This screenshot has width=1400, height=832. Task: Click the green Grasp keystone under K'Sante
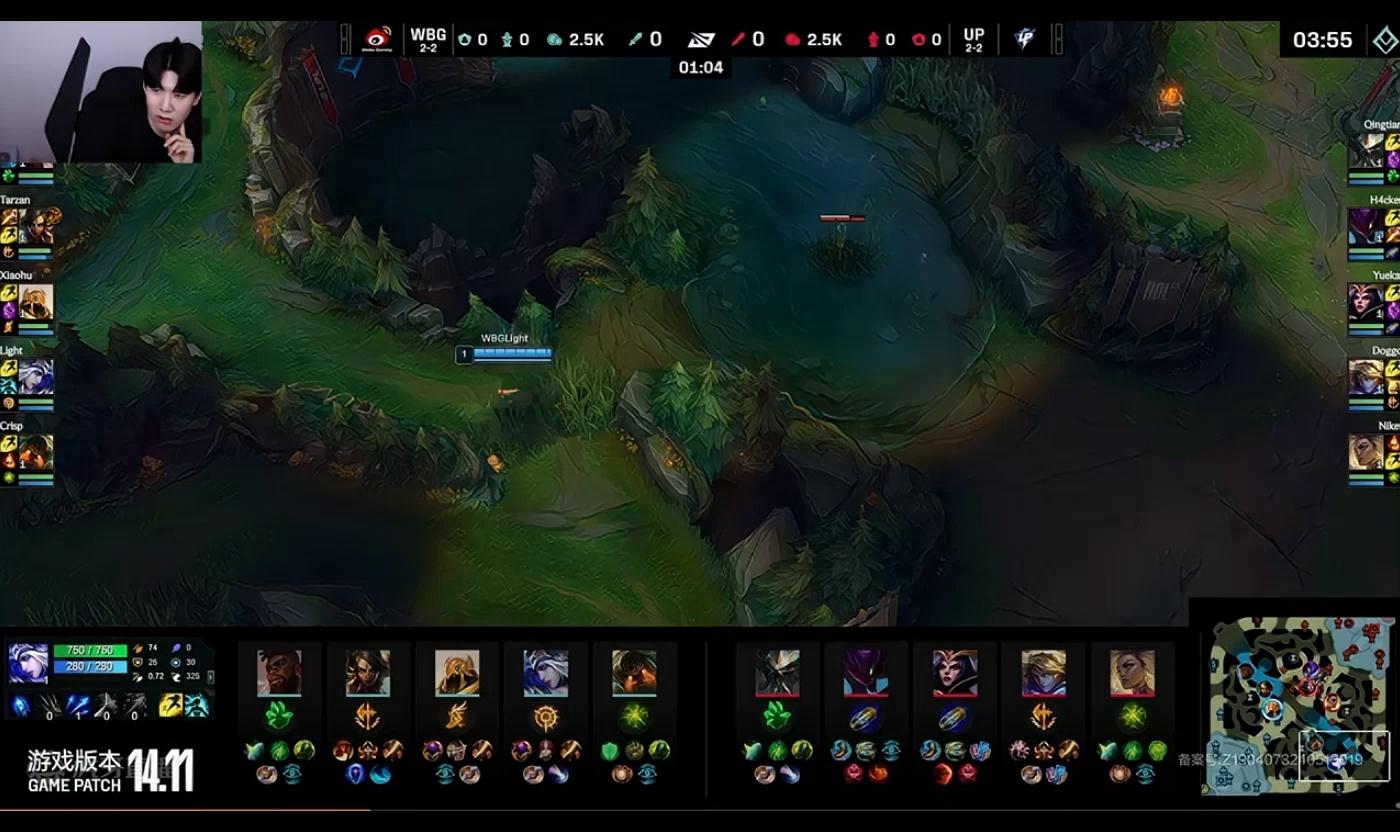(x=279, y=715)
